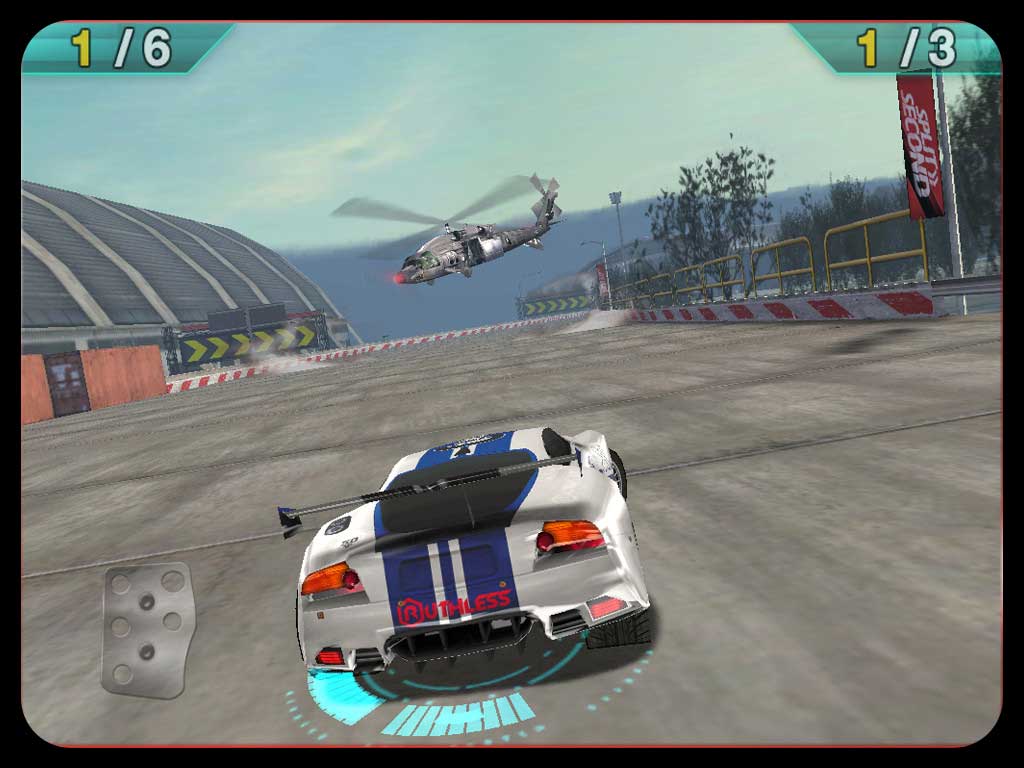Tap the metal brake pedal
The width and height of the screenshot is (1024, 768).
[x=147, y=628]
